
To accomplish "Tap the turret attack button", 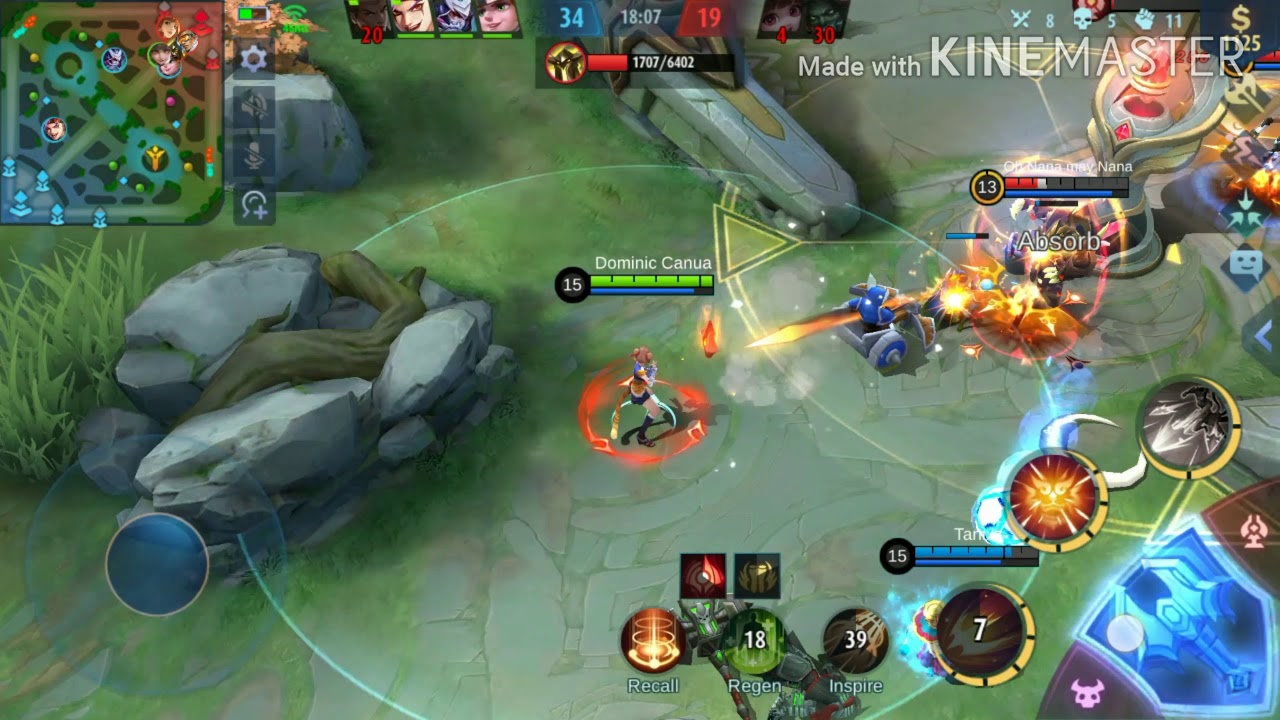I will point(1254,531).
